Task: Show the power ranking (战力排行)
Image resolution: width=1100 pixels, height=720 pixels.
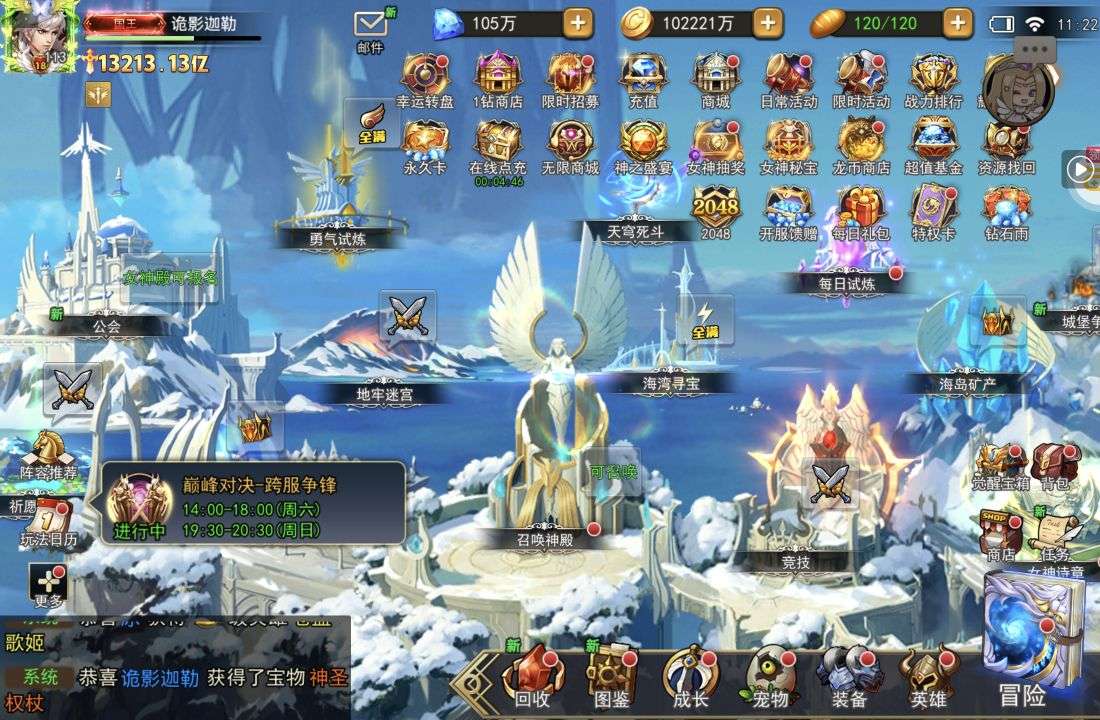Action: 933,78
